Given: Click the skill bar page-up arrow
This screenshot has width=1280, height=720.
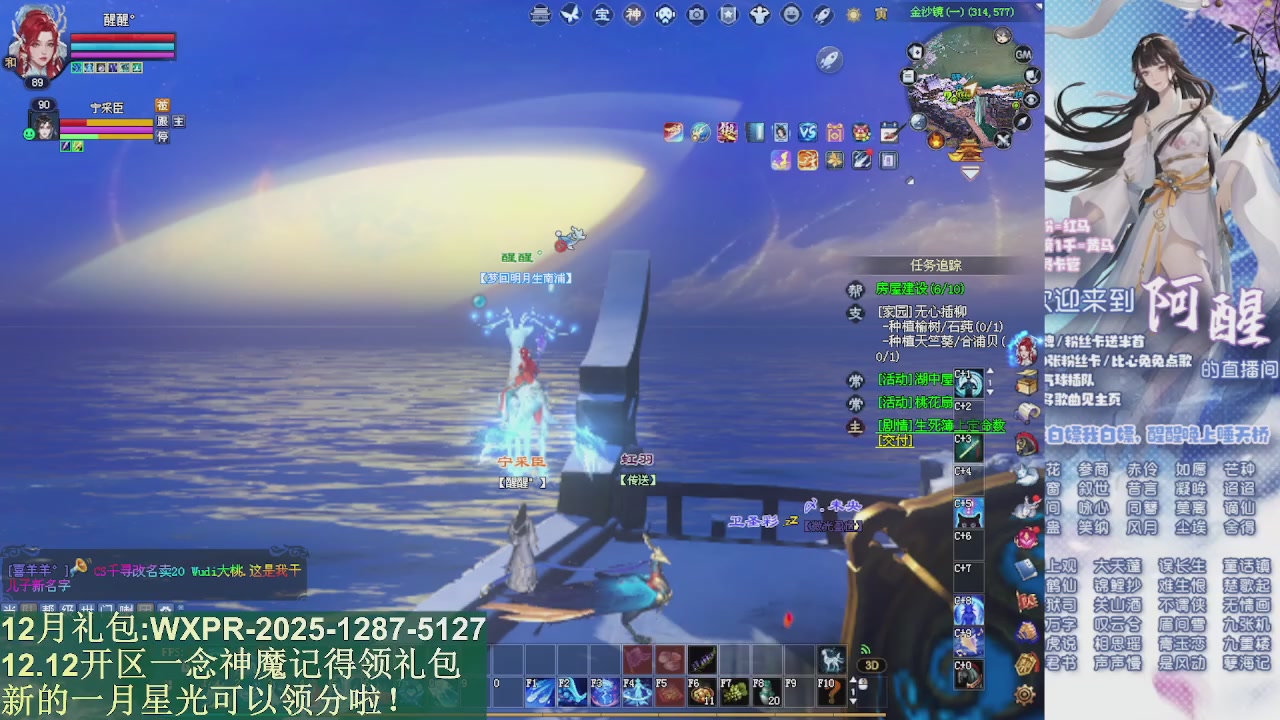Looking at the screenshot, I should [853, 679].
